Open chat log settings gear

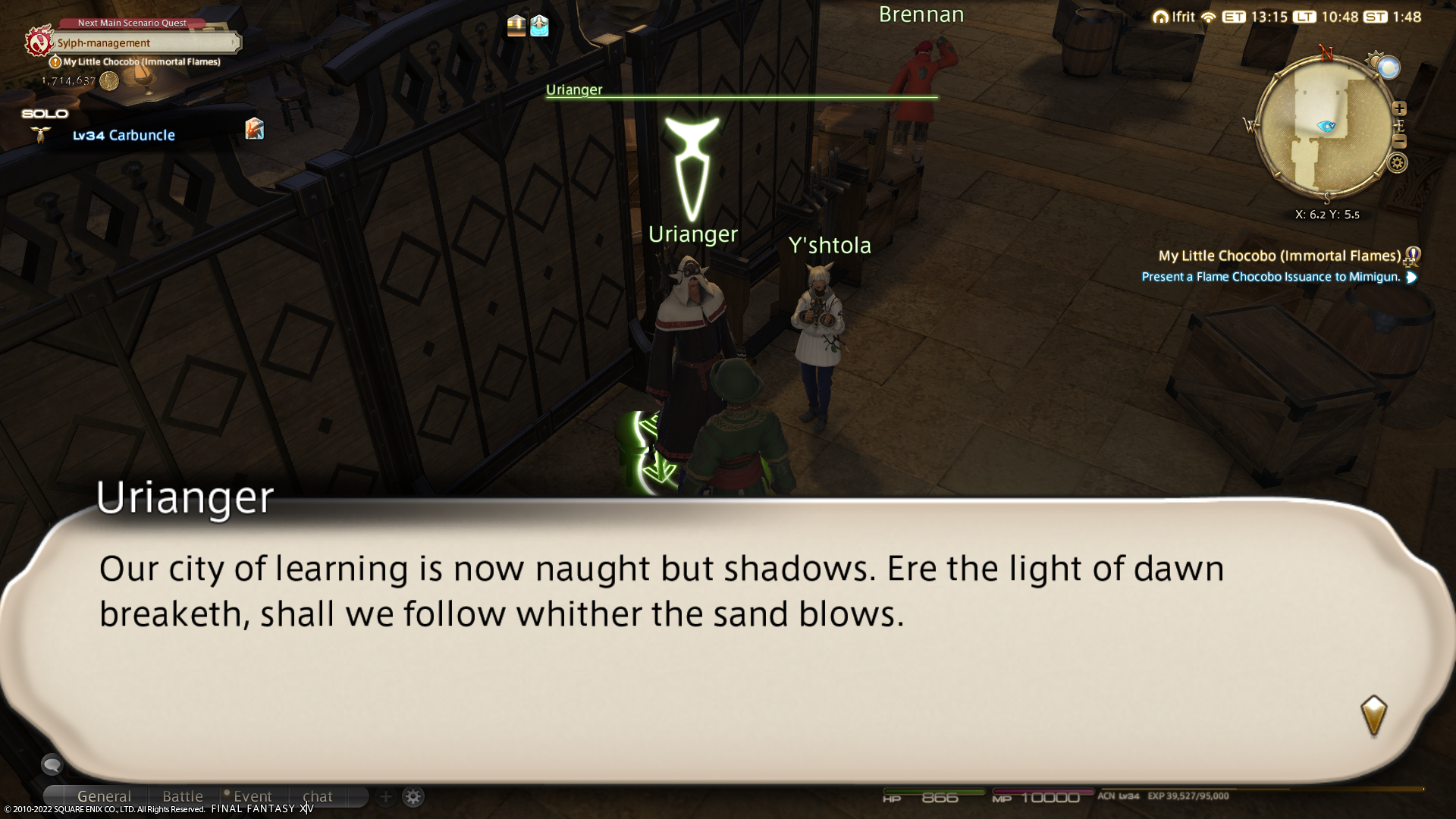pyautogui.click(x=413, y=796)
